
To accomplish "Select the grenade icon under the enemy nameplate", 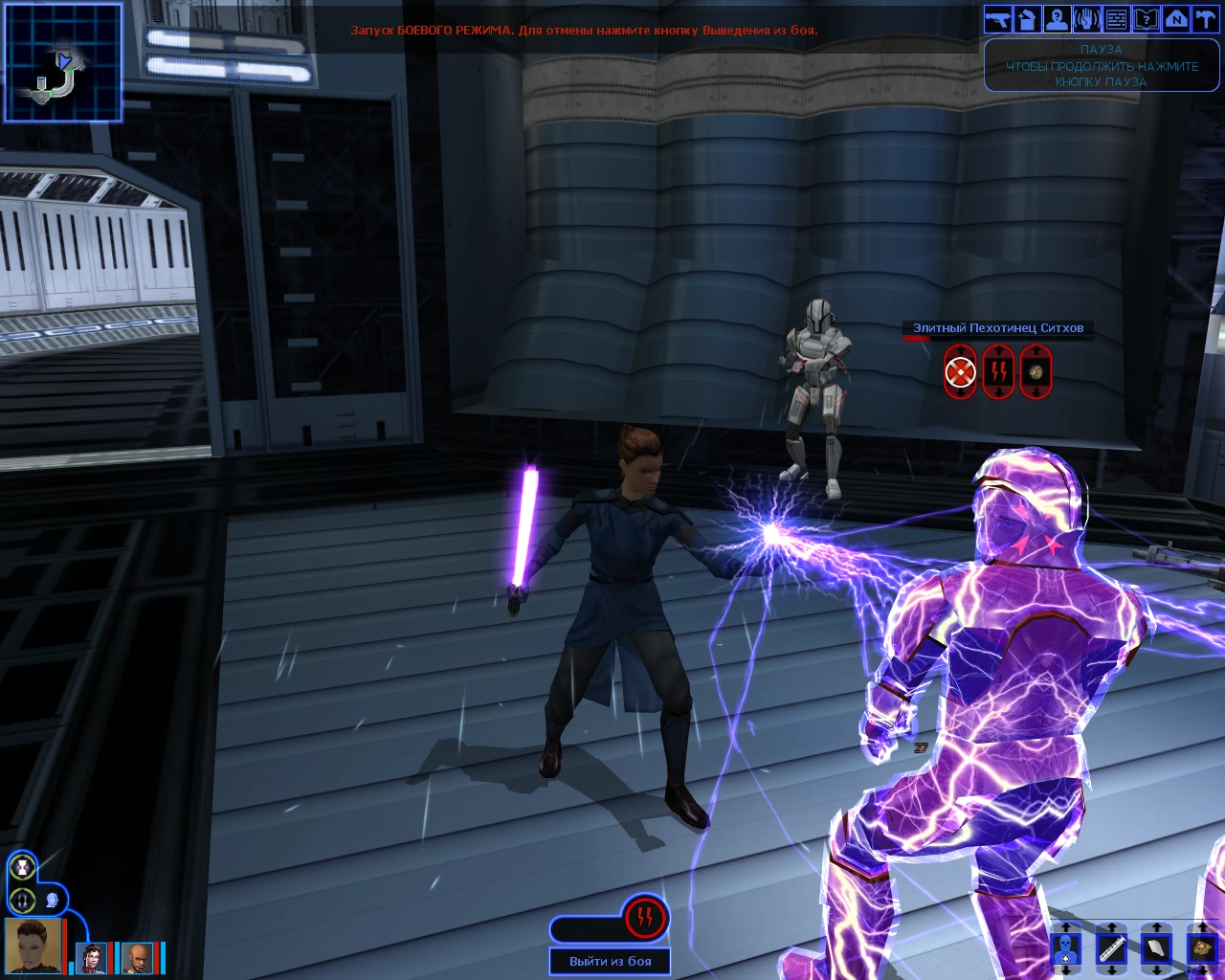I will point(1035,371).
